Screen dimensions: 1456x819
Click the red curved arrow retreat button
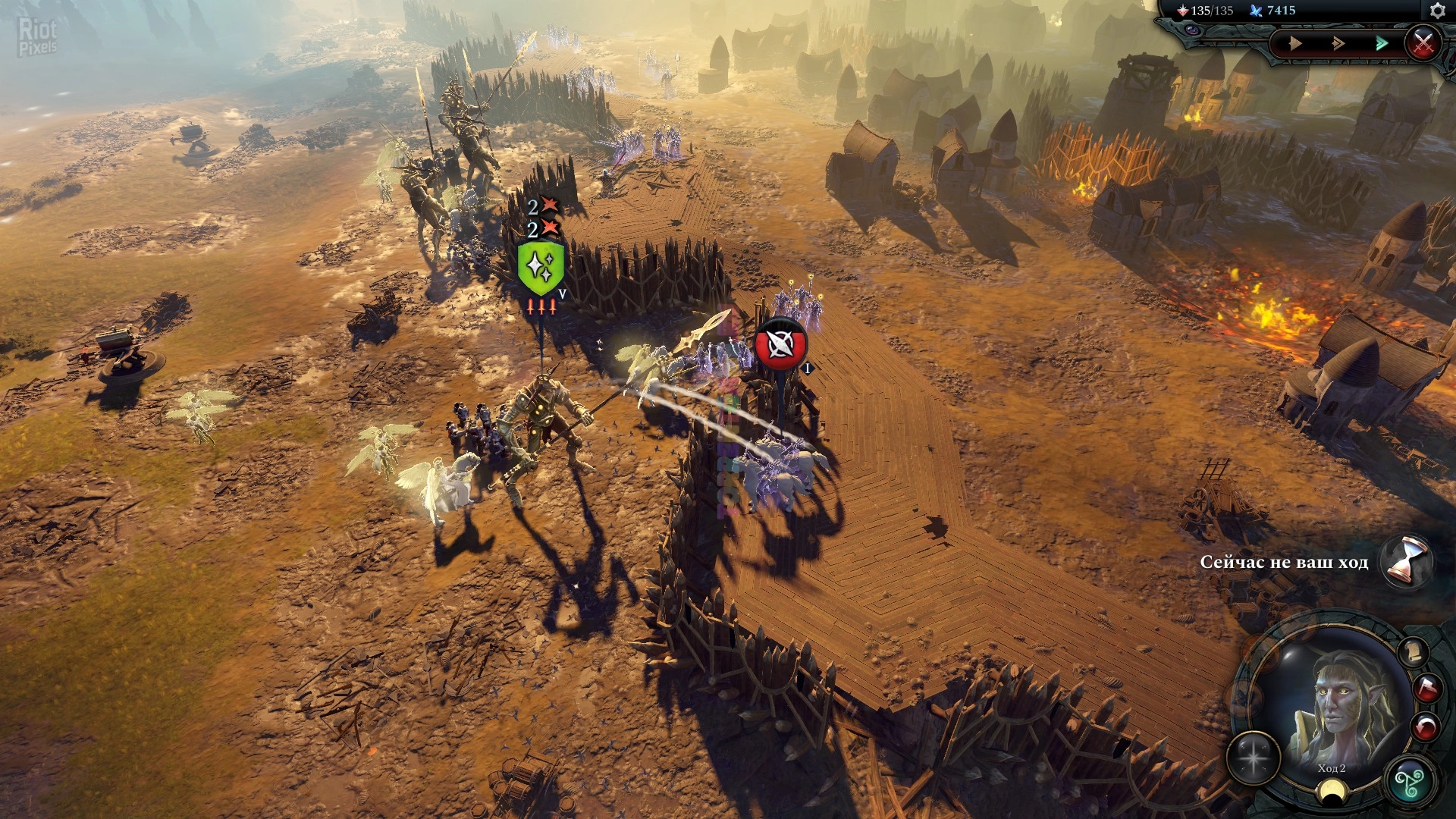(x=1425, y=727)
